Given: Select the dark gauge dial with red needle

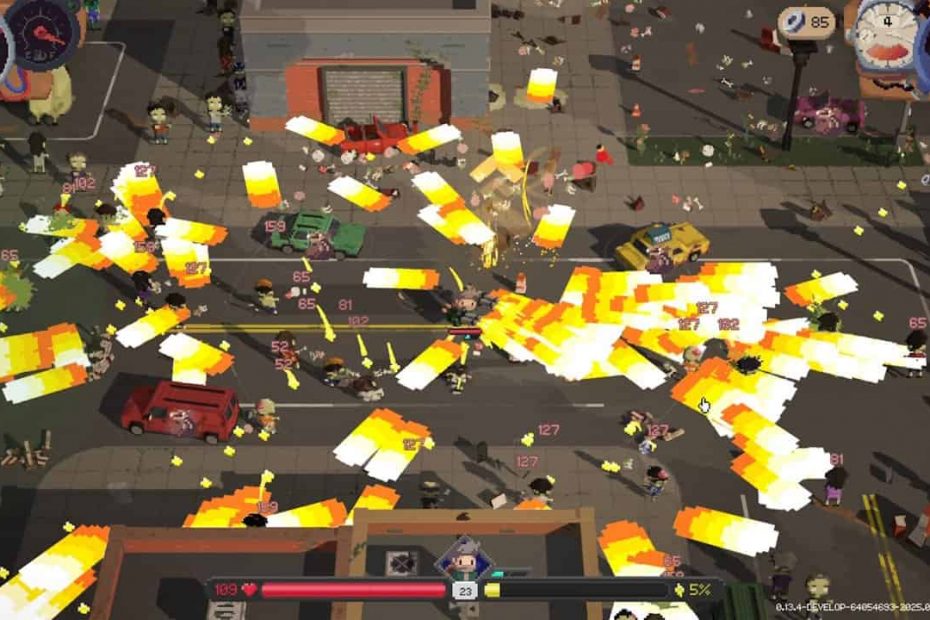Looking at the screenshot, I should coord(42,32).
